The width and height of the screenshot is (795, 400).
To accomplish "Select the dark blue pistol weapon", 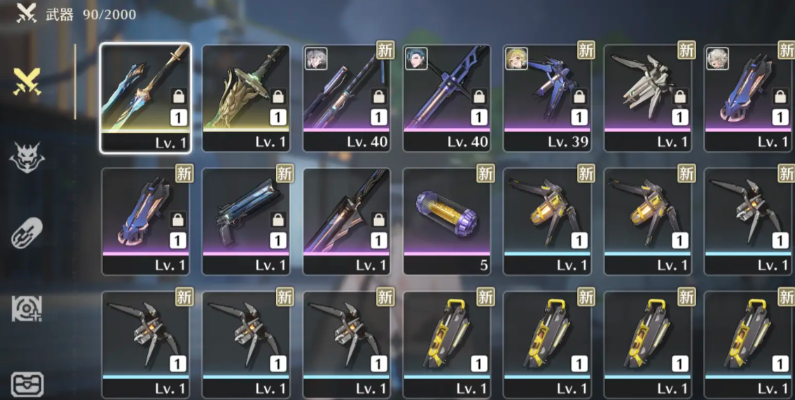I will click(246, 219).
